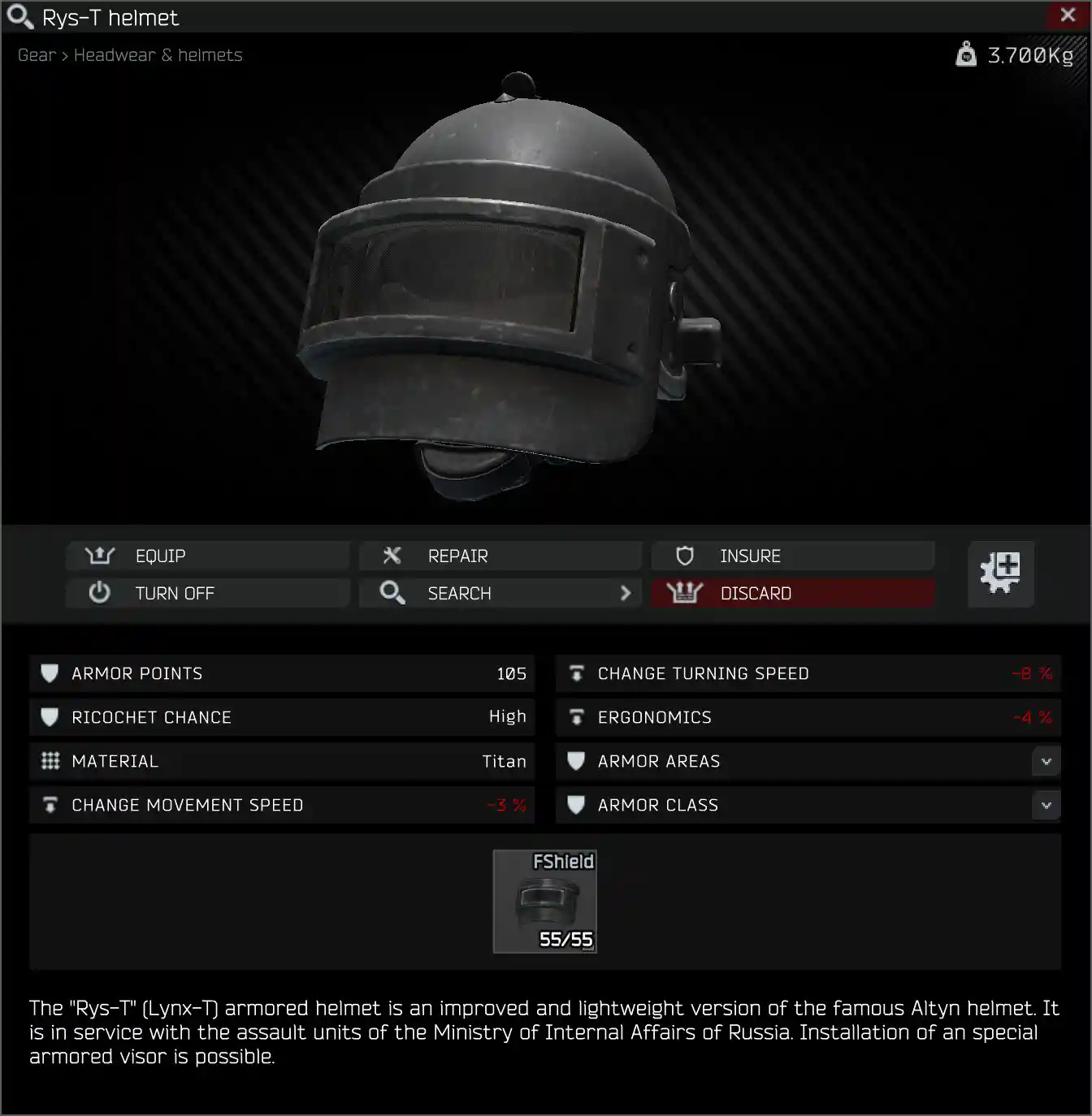1092x1116 pixels.
Task: Click the material grid icon beside Titan
Action: click(x=50, y=761)
